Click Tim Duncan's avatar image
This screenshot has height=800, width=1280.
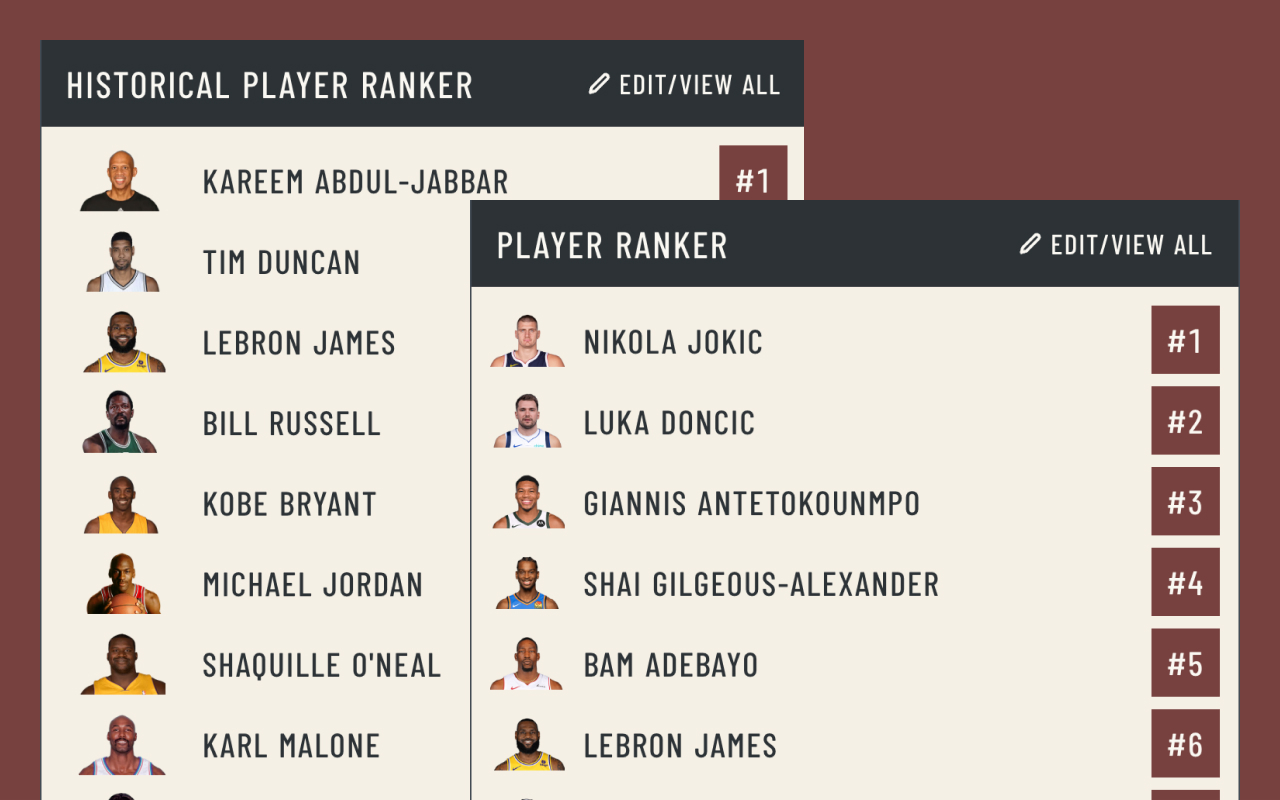click(x=121, y=261)
